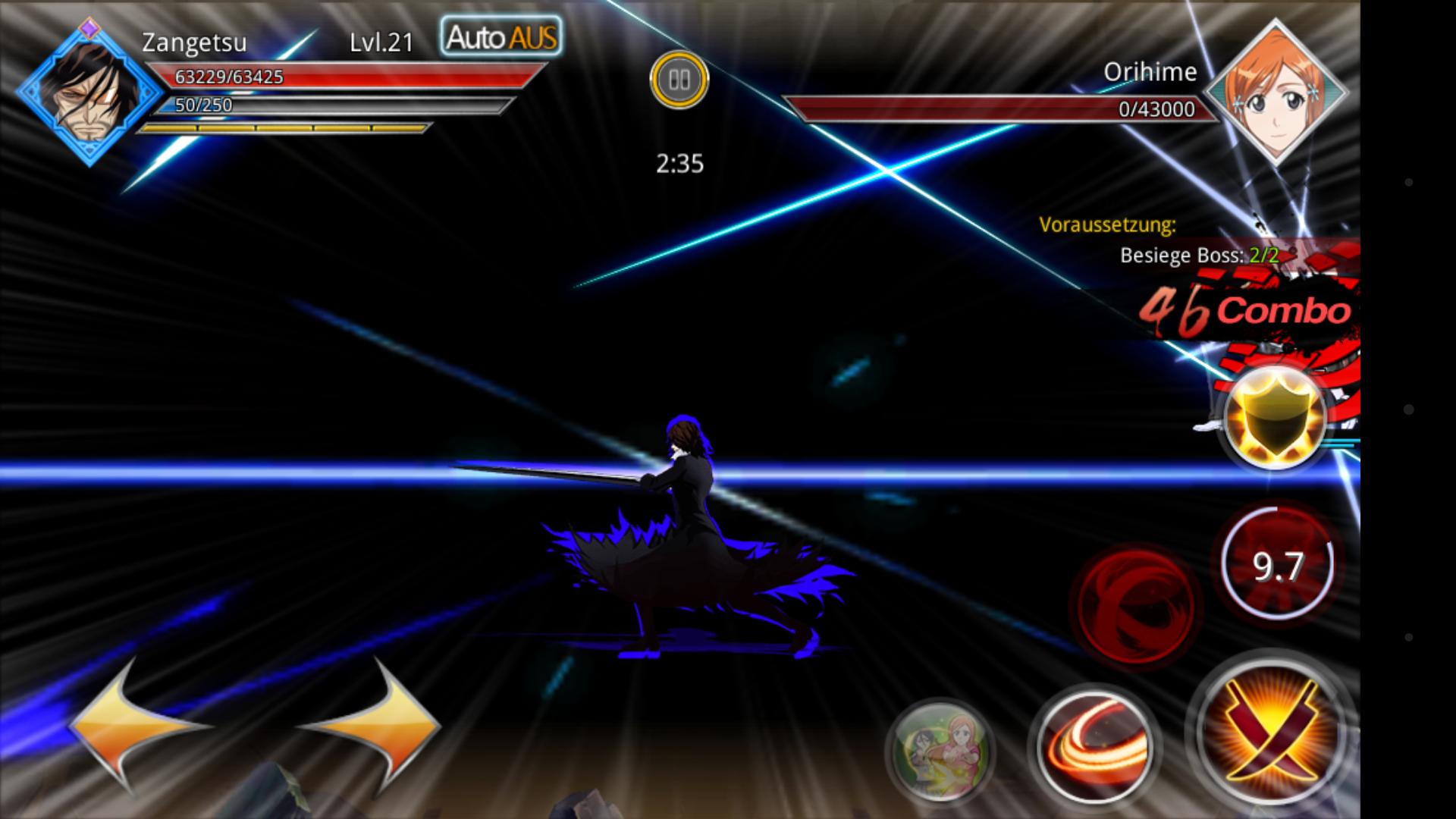Click Orihime's empty 0/43000 health bar

click(992, 108)
